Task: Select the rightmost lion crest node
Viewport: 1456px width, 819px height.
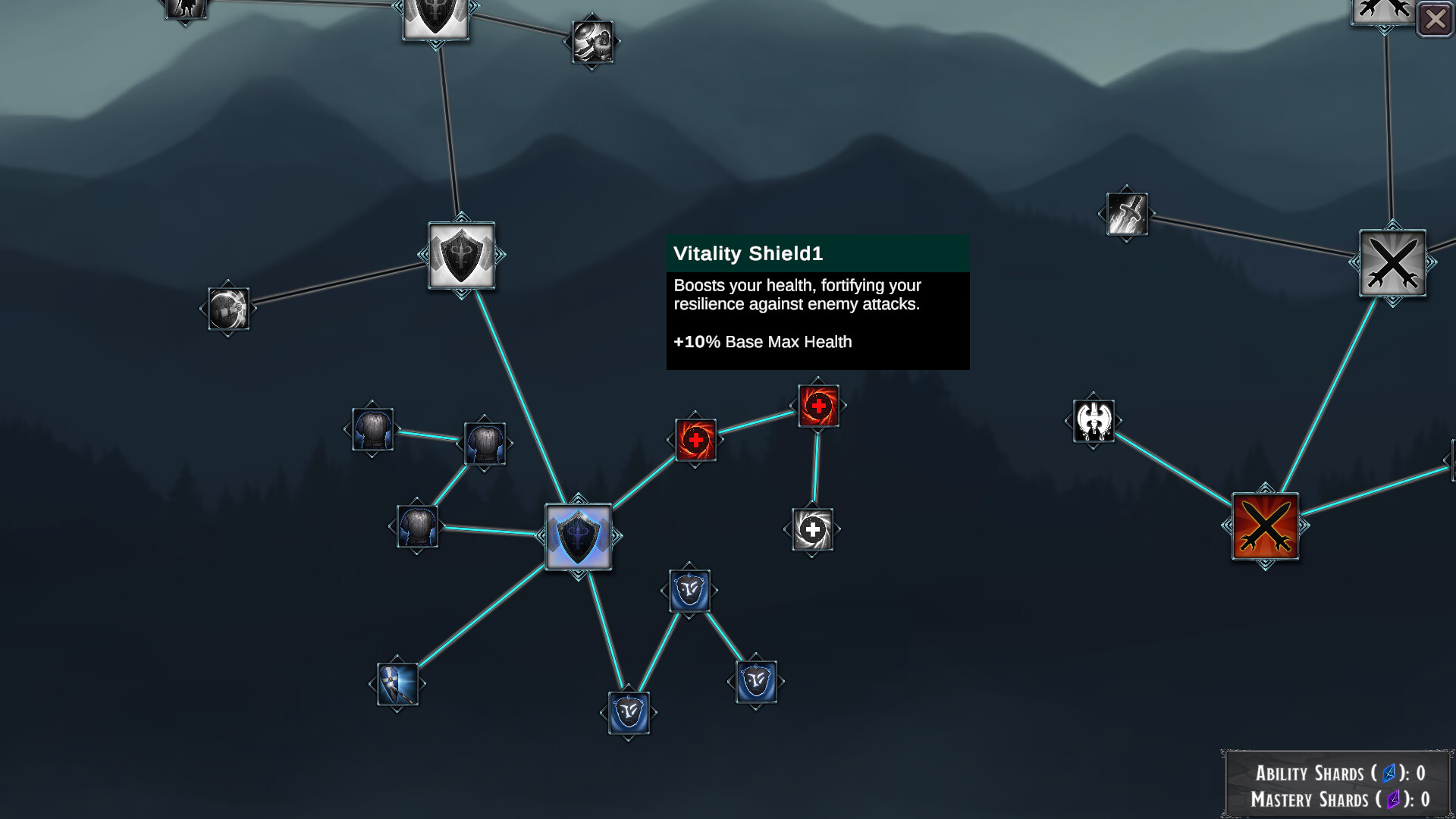Action: (757, 680)
